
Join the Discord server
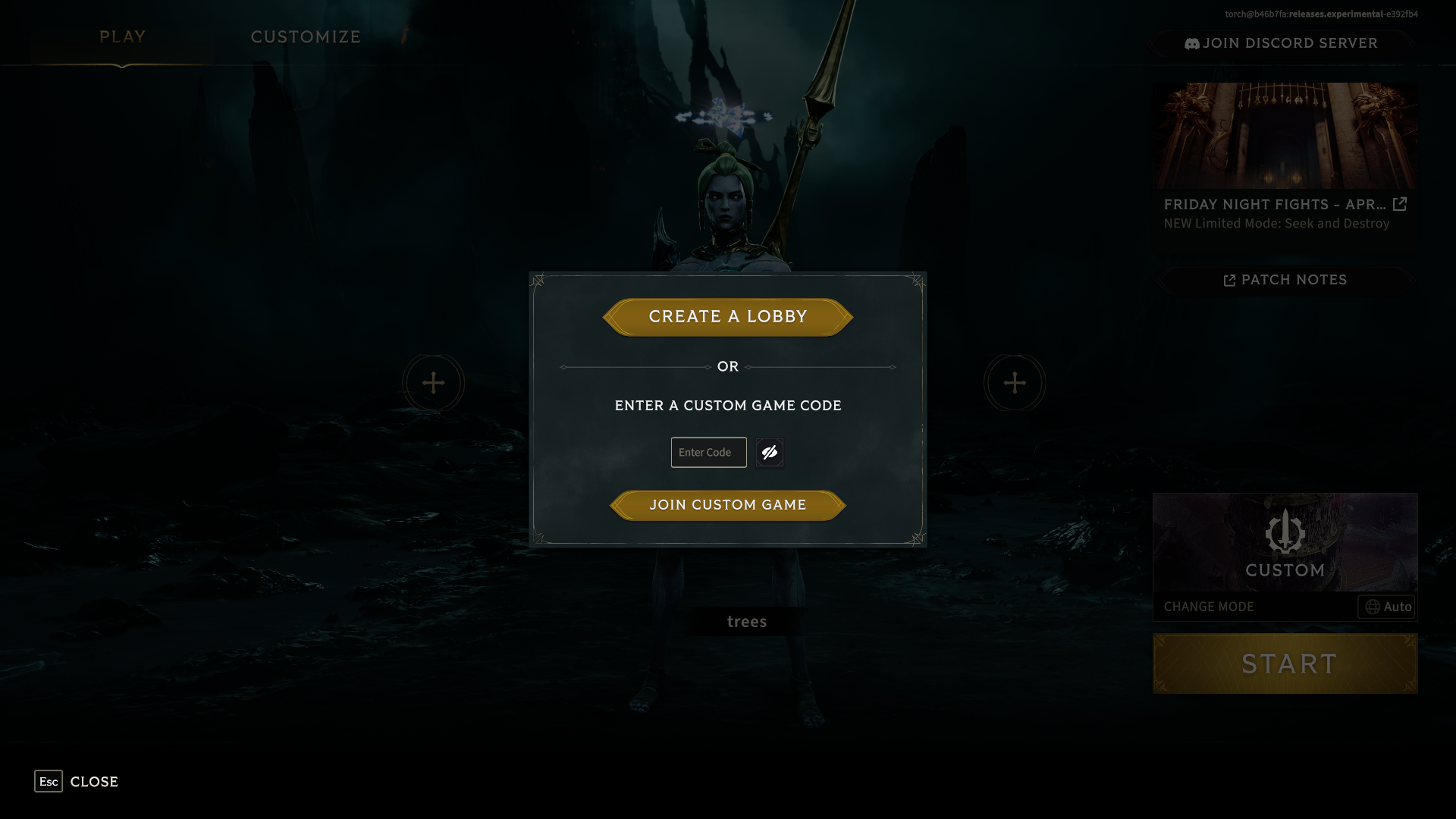coord(1282,44)
